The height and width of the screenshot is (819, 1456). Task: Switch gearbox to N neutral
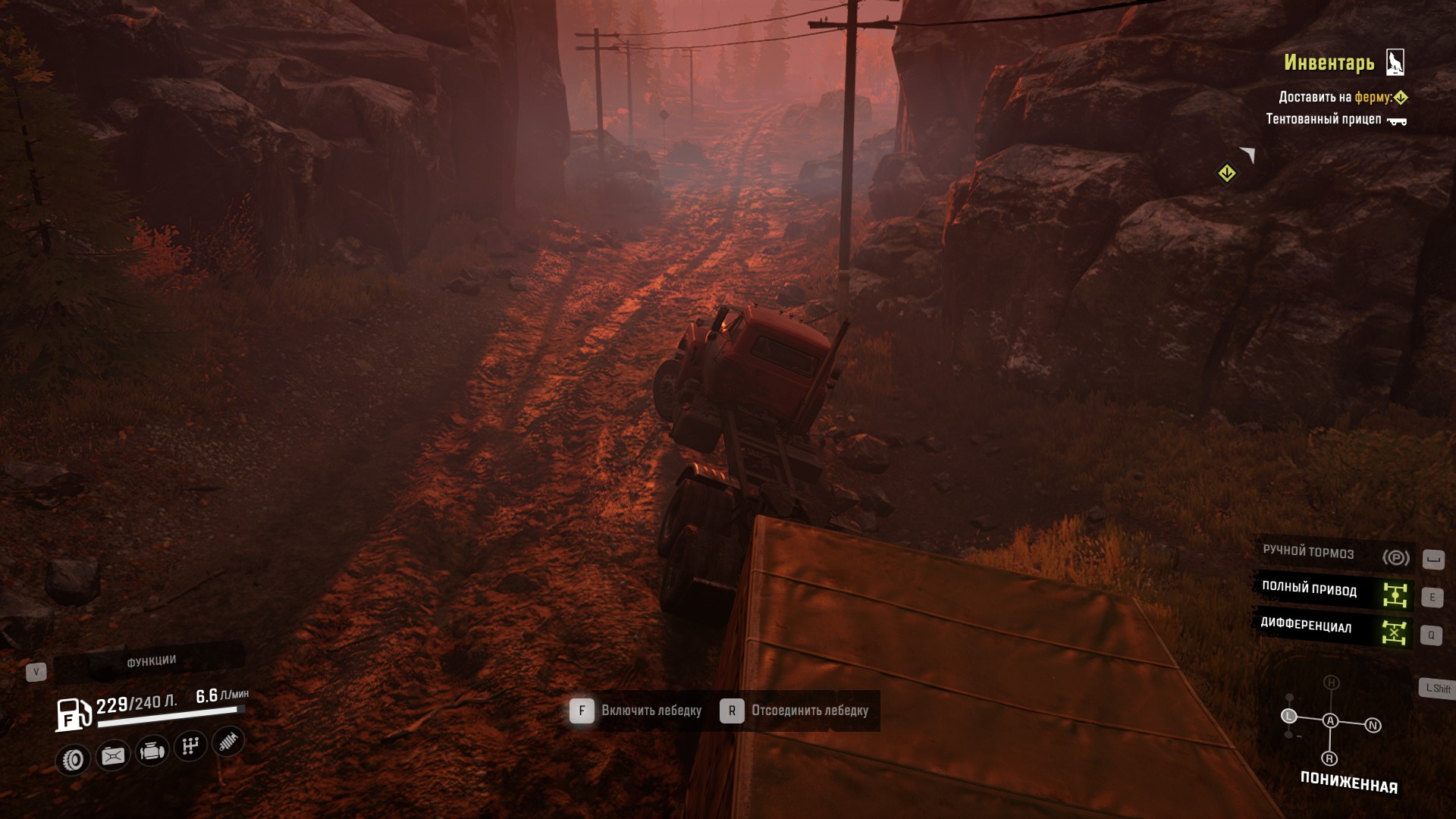tap(1373, 726)
